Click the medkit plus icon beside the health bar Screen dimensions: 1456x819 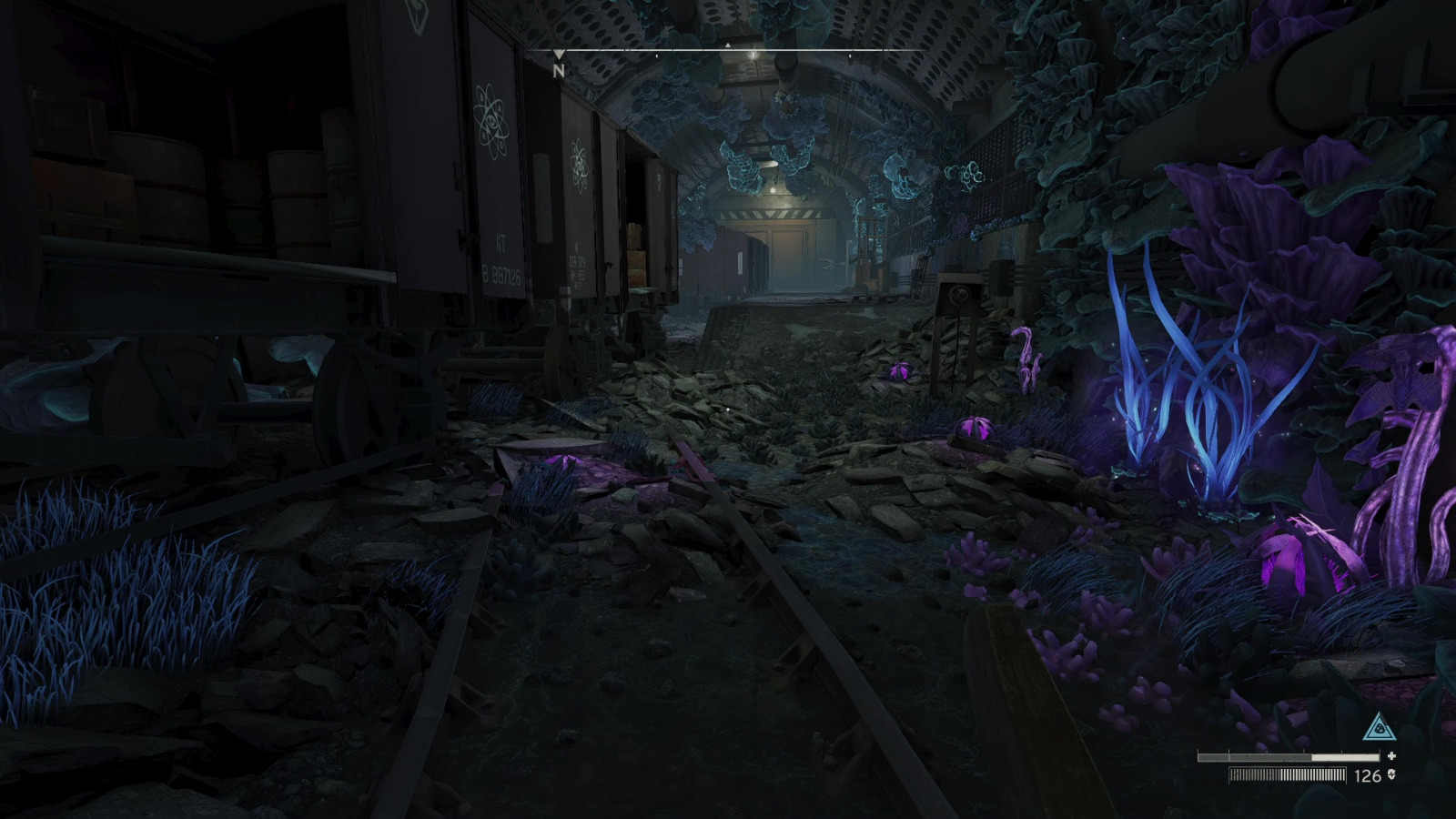point(1392,757)
